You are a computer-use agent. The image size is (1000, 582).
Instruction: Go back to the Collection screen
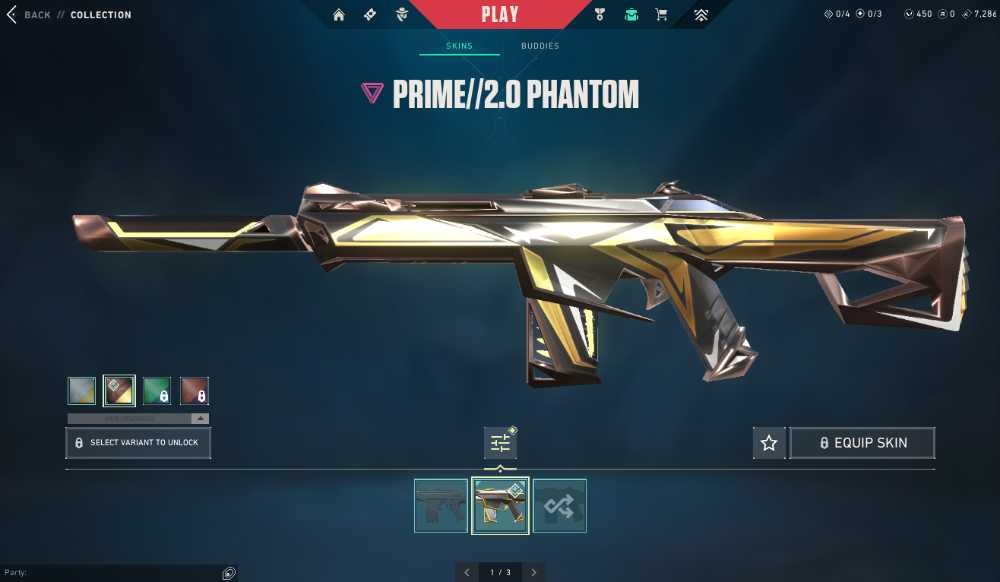click(x=28, y=15)
